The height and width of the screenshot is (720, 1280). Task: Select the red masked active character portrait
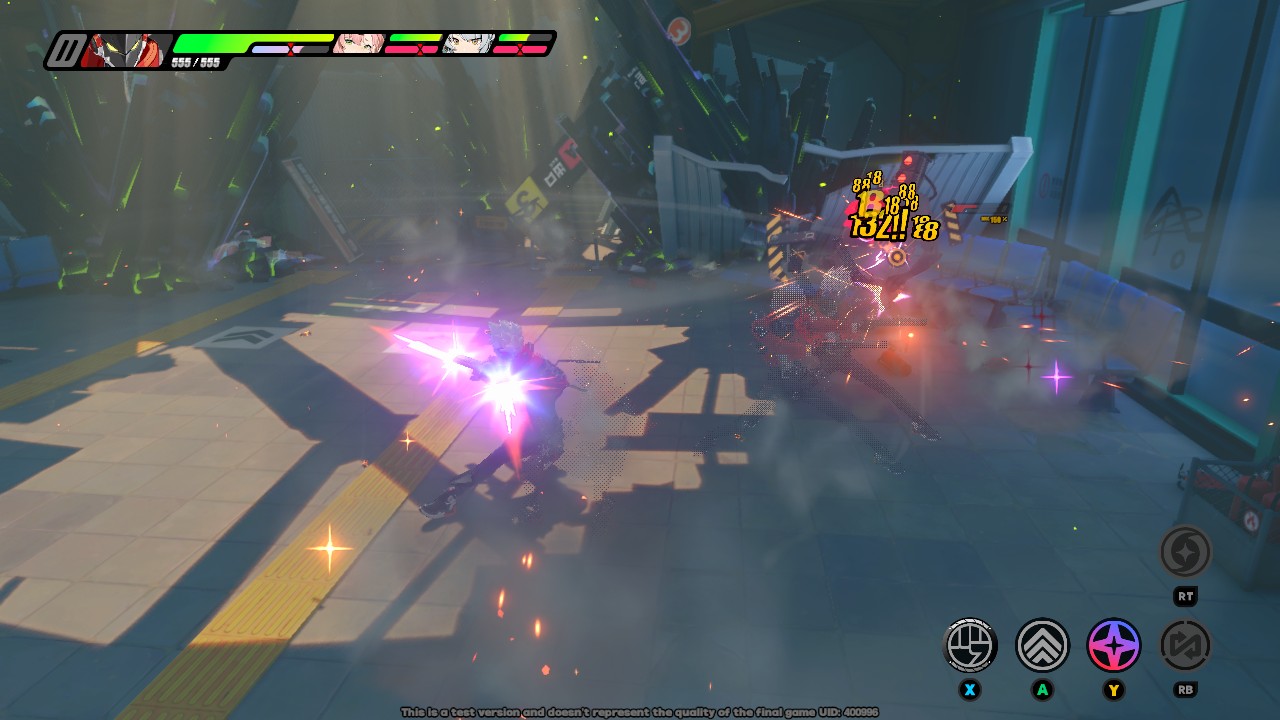click(124, 50)
